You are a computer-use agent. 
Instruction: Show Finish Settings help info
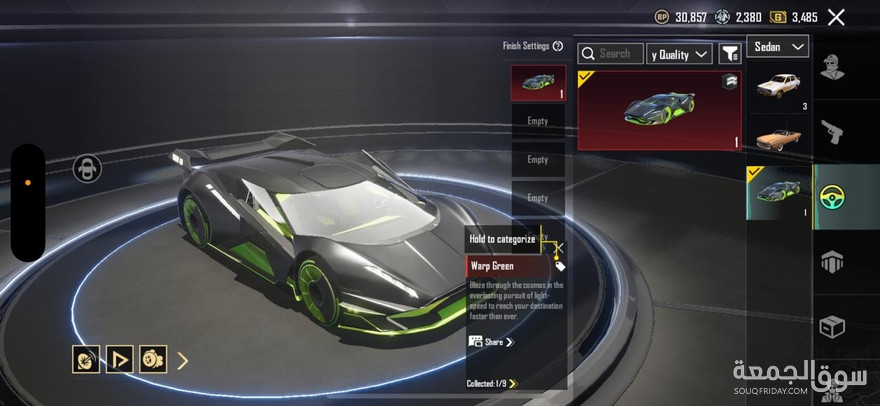pos(558,46)
